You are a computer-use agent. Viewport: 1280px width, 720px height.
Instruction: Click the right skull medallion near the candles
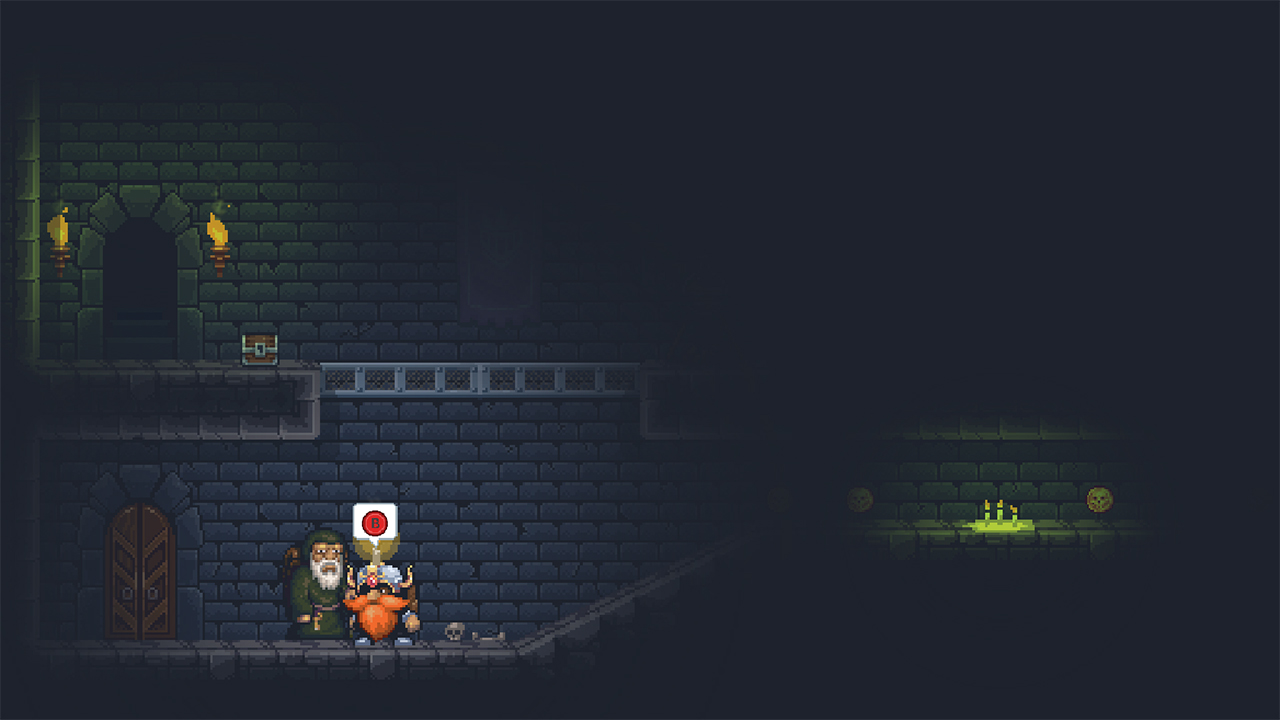click(1098, 498)
